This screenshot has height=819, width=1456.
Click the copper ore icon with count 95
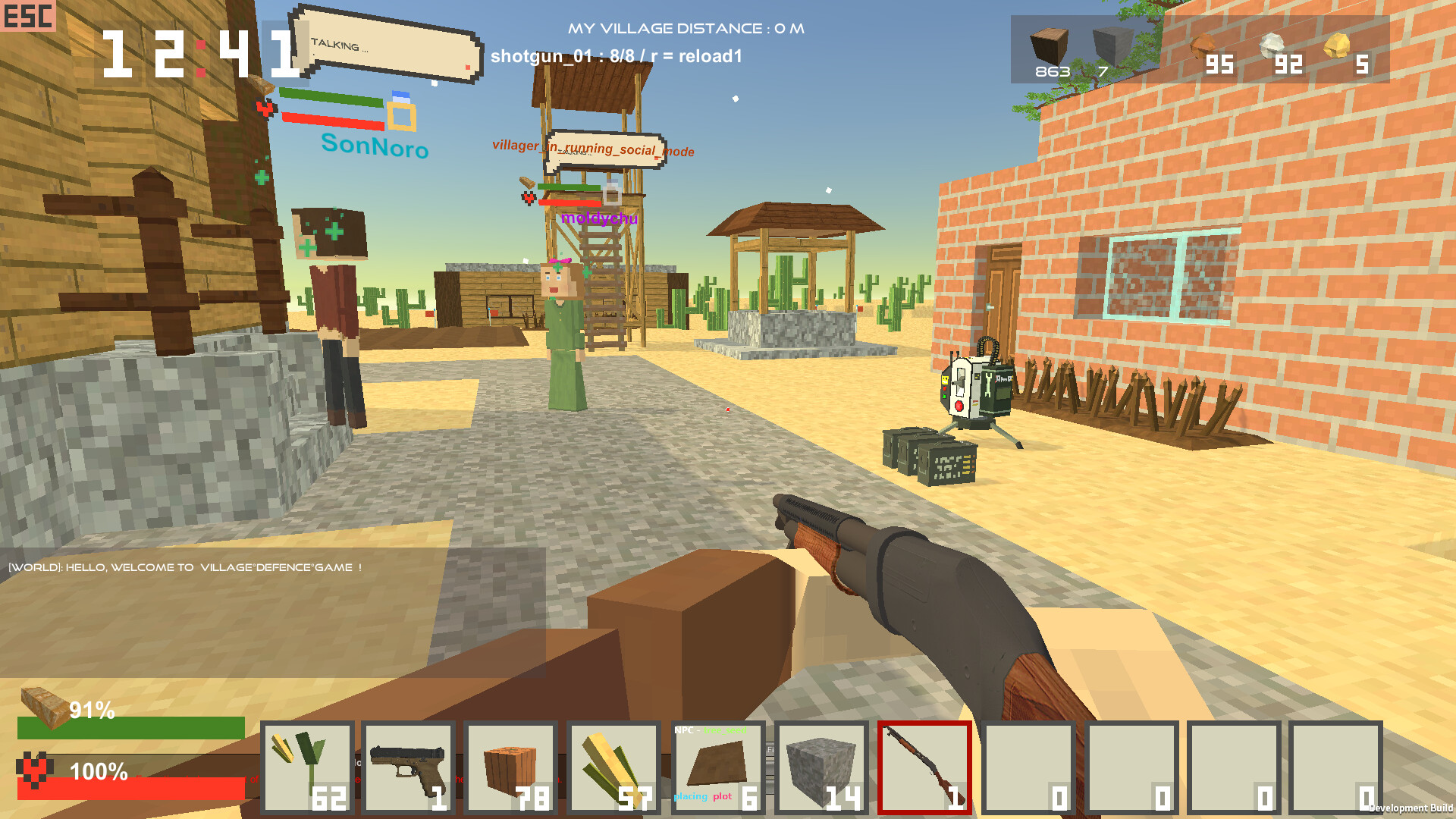1204,45
